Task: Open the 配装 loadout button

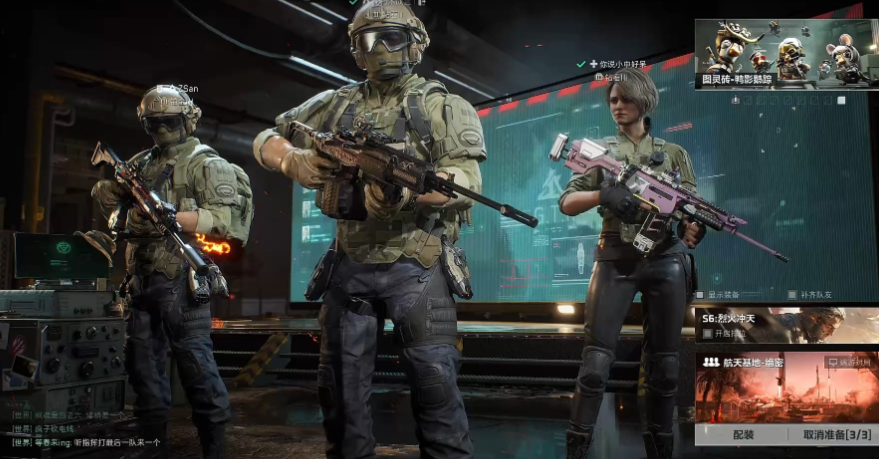Action: tap(742, 435)
